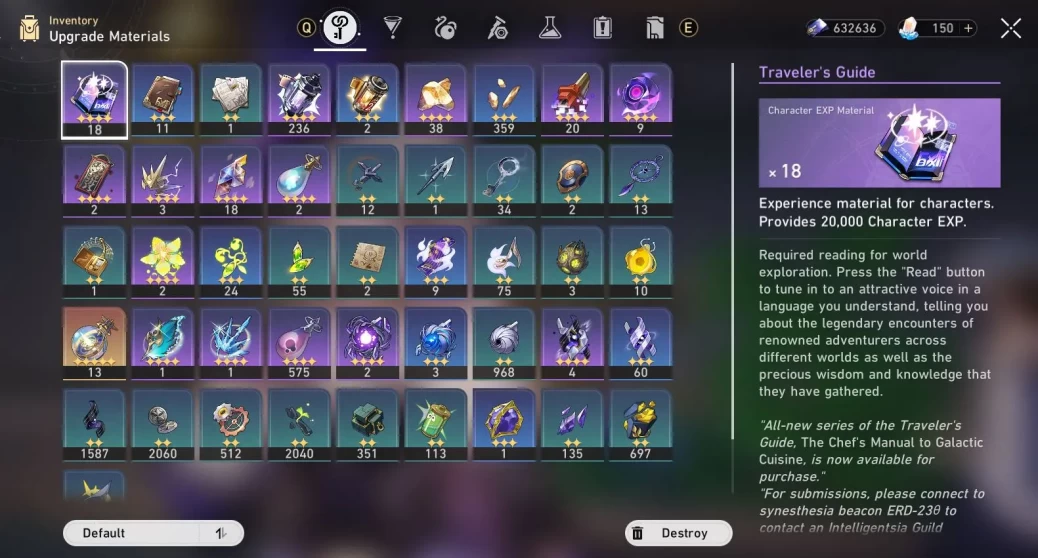1038x558 pixels.
Task: Switch to the clipboard Missions tab
Action: [602, 28]
